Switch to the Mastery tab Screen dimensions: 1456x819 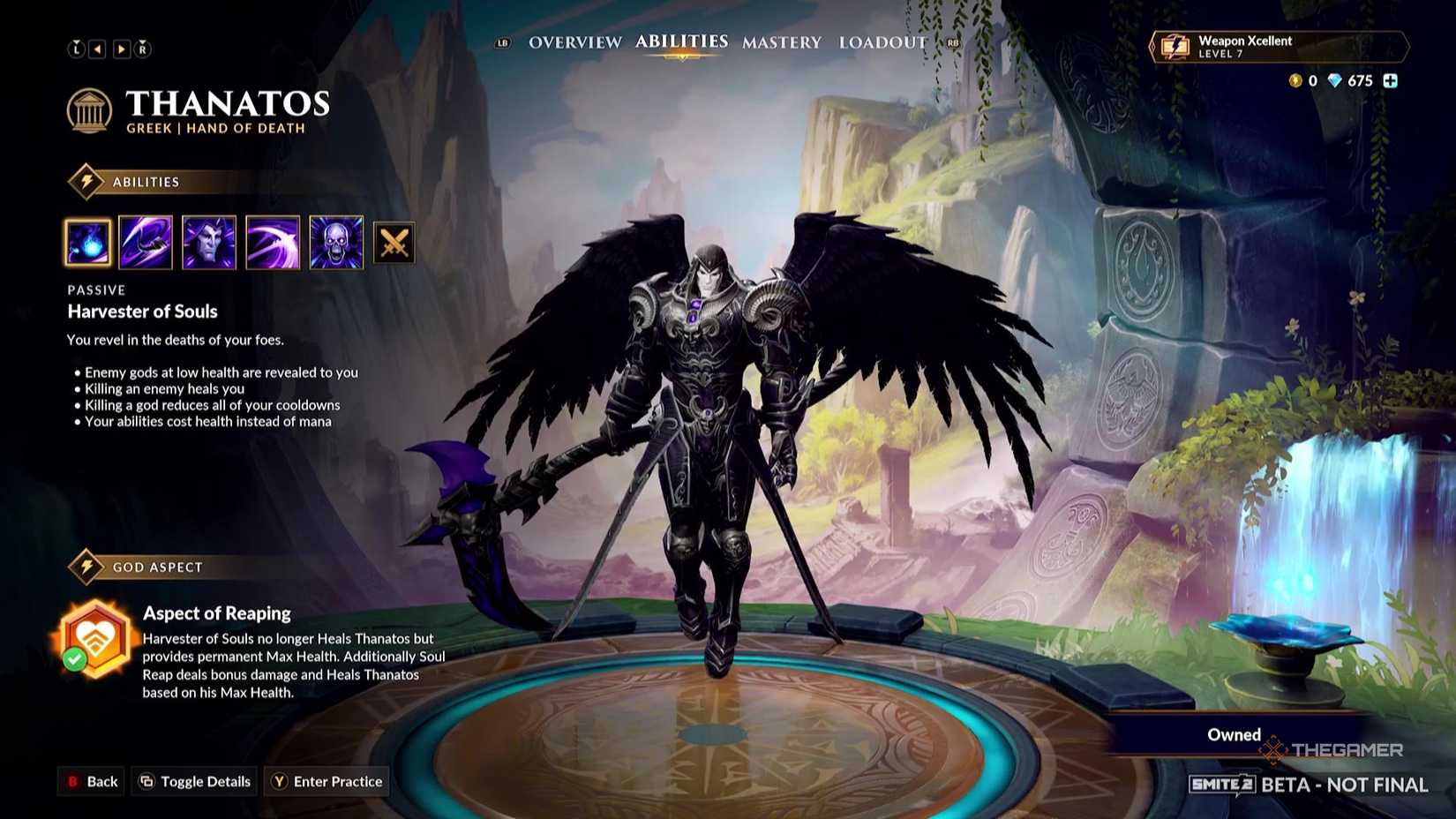click(x=781, y=41)
